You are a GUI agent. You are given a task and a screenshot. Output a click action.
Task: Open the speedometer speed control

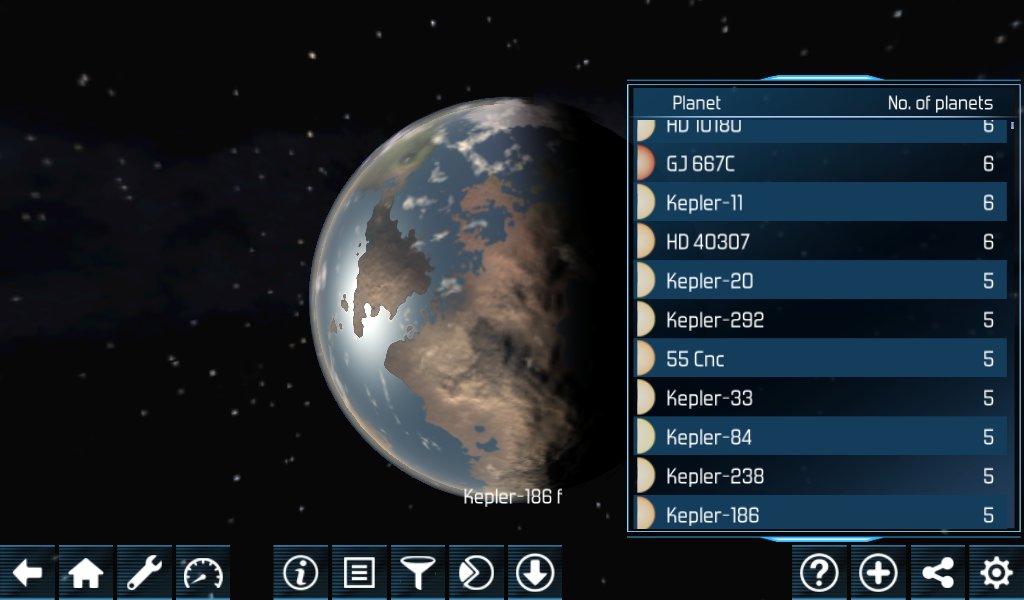click(x=204, y=573)
